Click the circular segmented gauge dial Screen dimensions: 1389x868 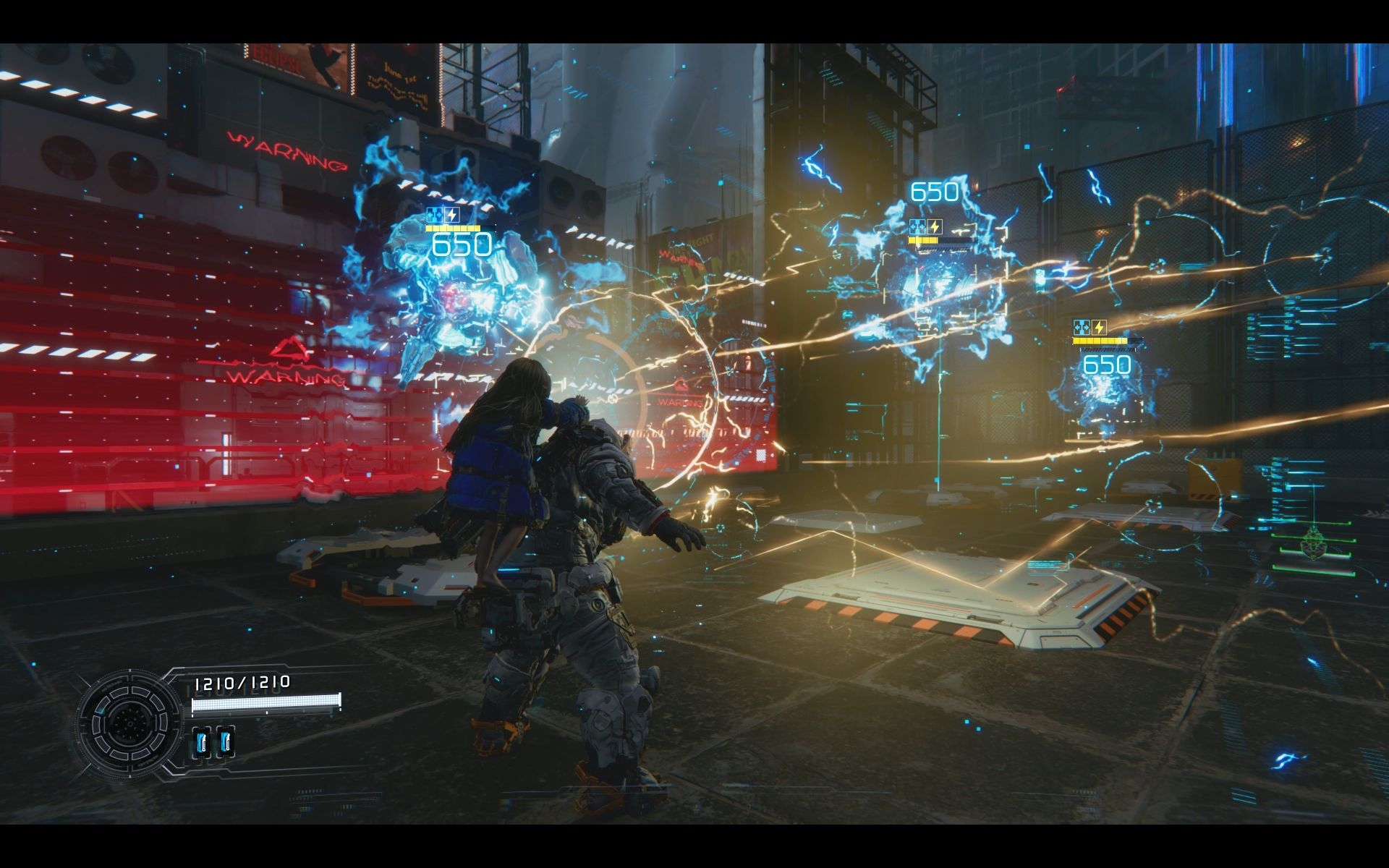[x=130, y=721]
